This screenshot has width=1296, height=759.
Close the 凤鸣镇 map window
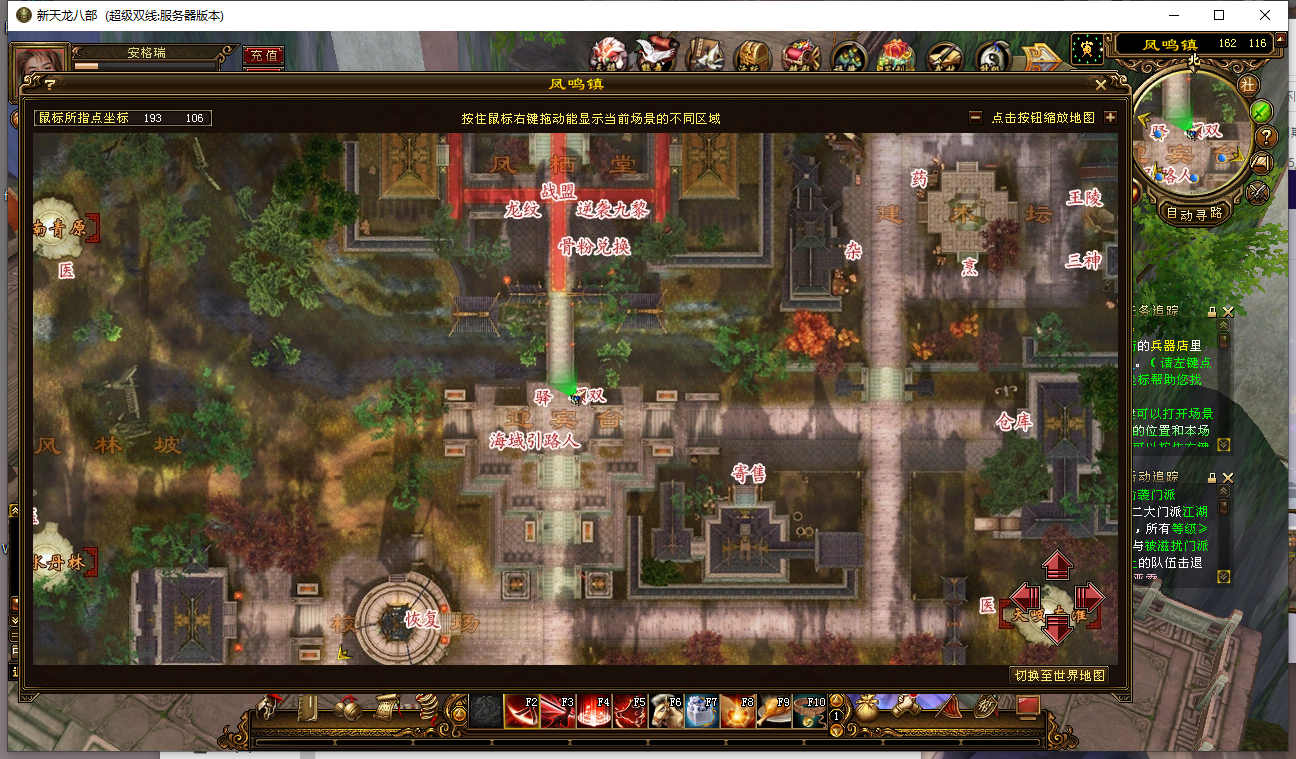[x=1101, y=85]
